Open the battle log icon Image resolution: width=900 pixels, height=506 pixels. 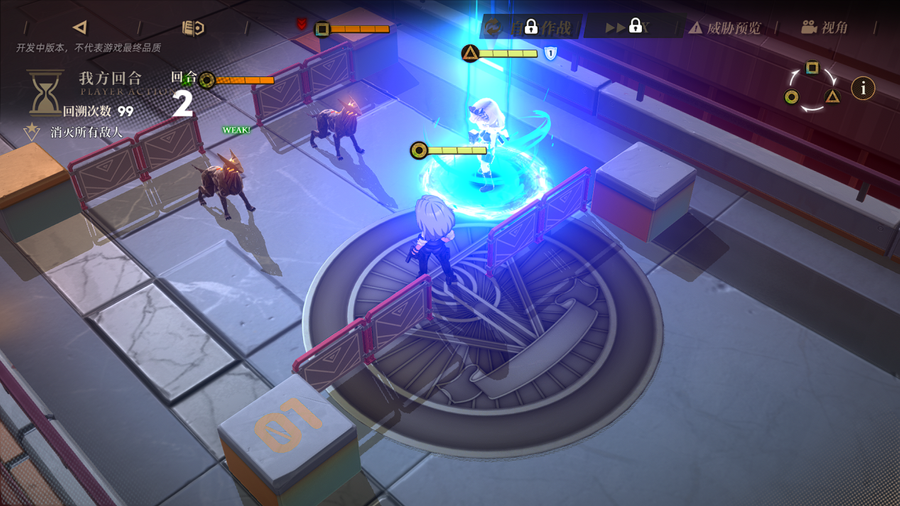[193, 27]
